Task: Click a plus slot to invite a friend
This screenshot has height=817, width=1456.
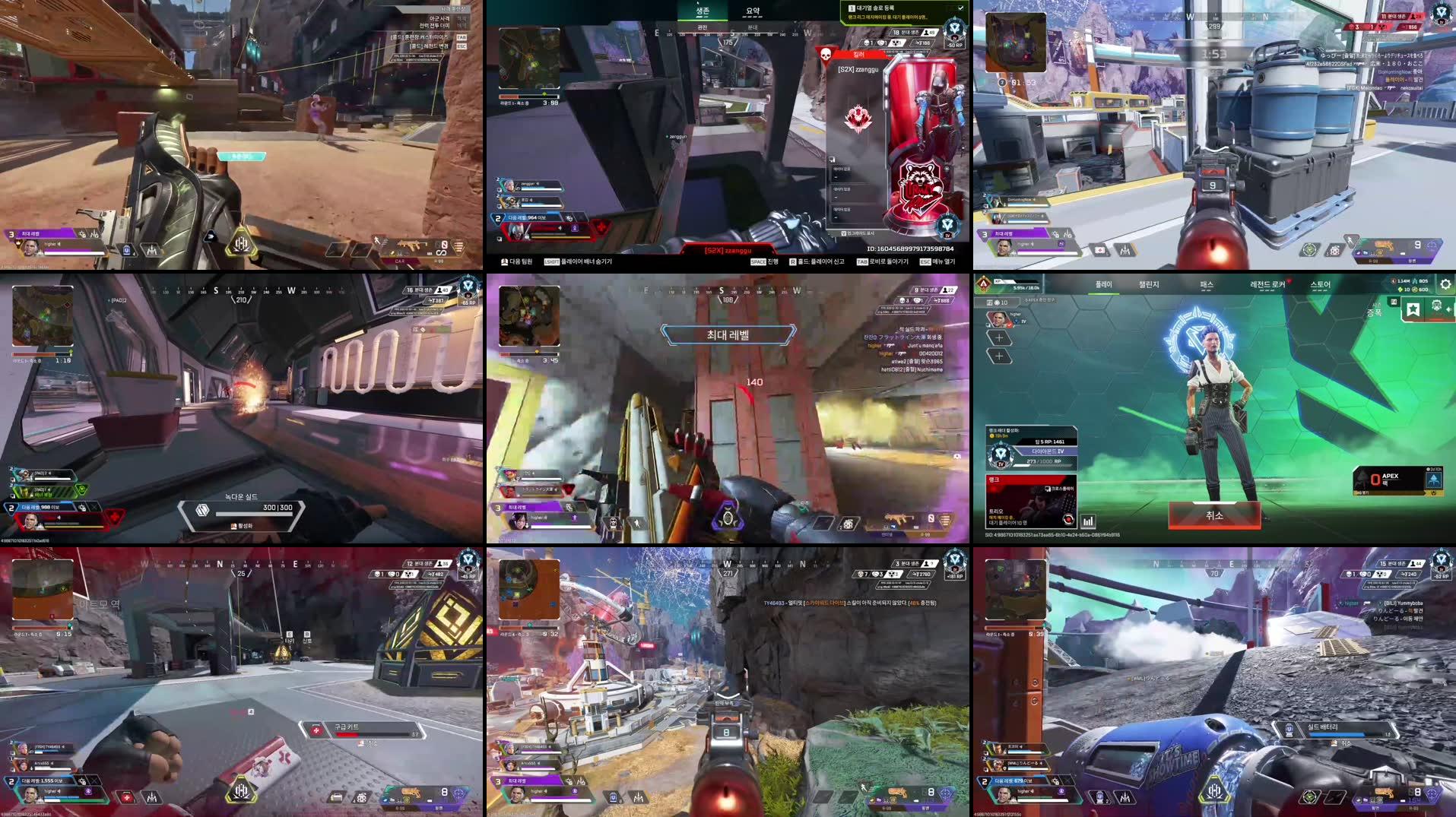Action: [999, 338]
